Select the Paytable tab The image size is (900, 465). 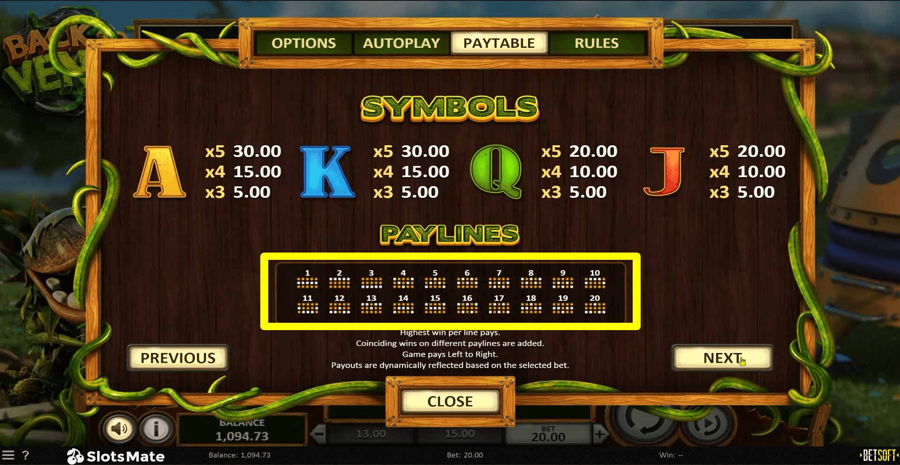[499, 43]
